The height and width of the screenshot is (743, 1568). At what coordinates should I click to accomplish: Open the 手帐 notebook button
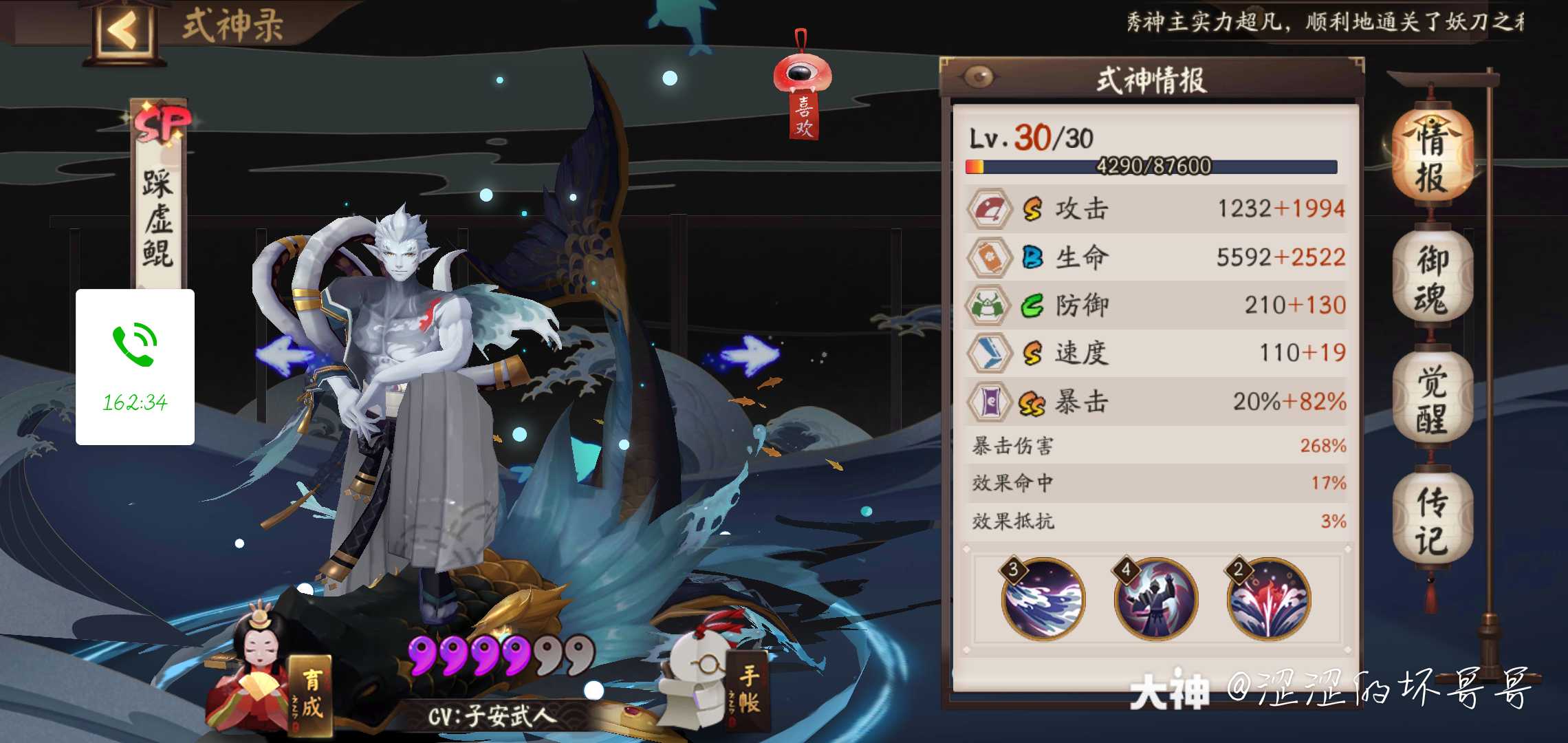[x=715, y=681]
